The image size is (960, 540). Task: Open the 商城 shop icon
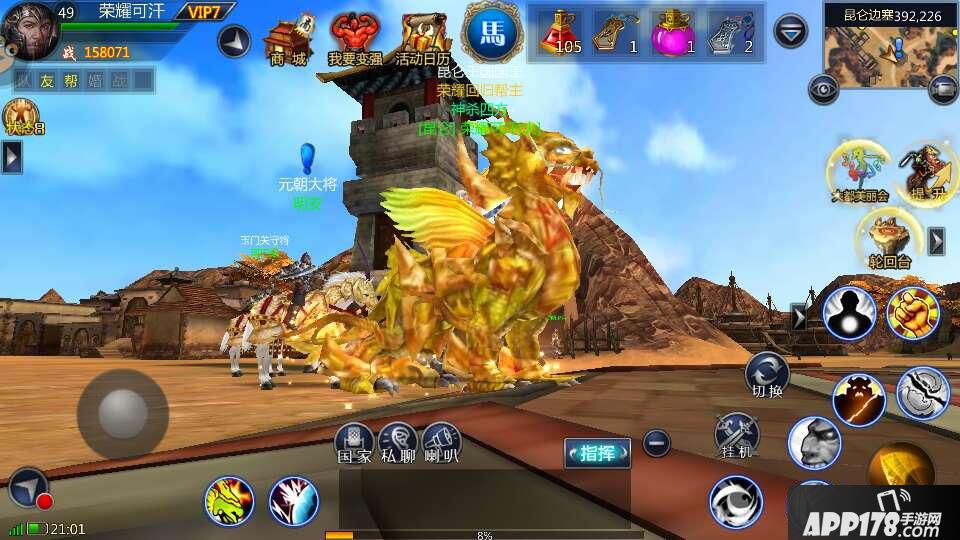tap(286, 40)
